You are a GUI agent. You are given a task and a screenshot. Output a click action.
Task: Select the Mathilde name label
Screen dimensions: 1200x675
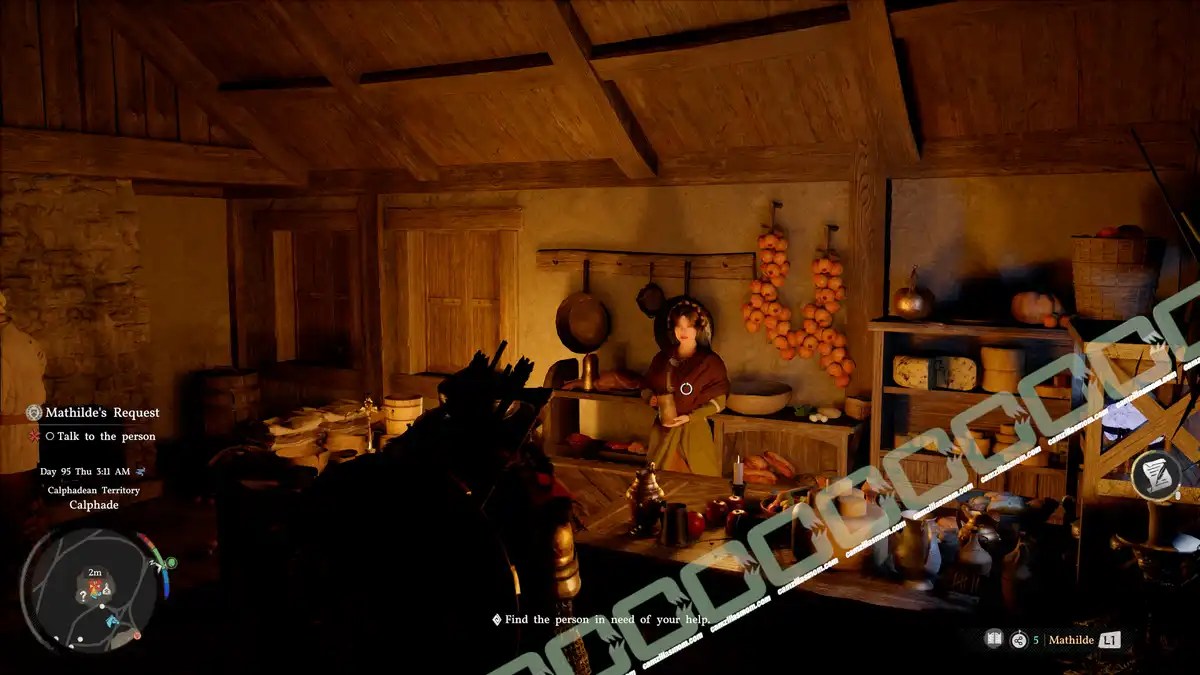point(1069,639)
